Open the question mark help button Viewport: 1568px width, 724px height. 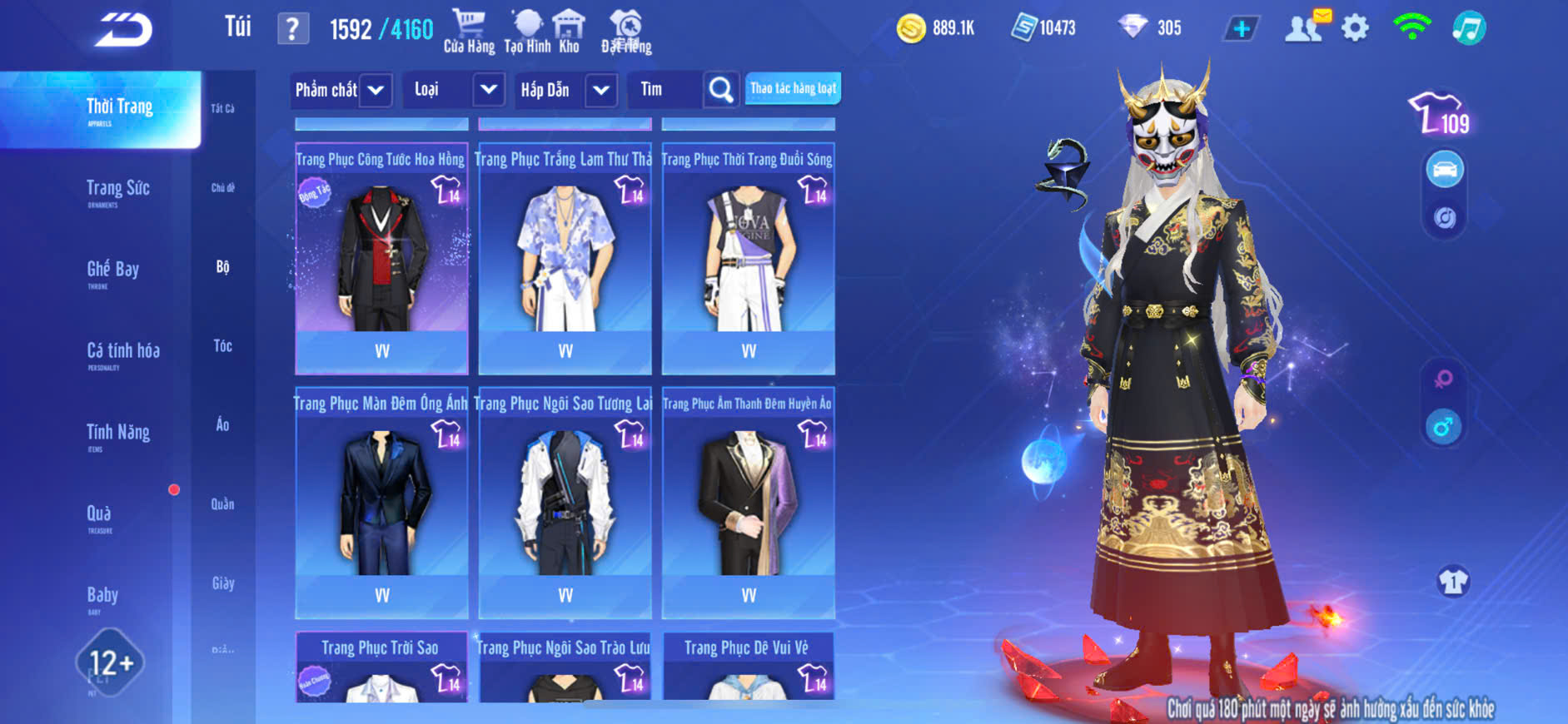292,29
